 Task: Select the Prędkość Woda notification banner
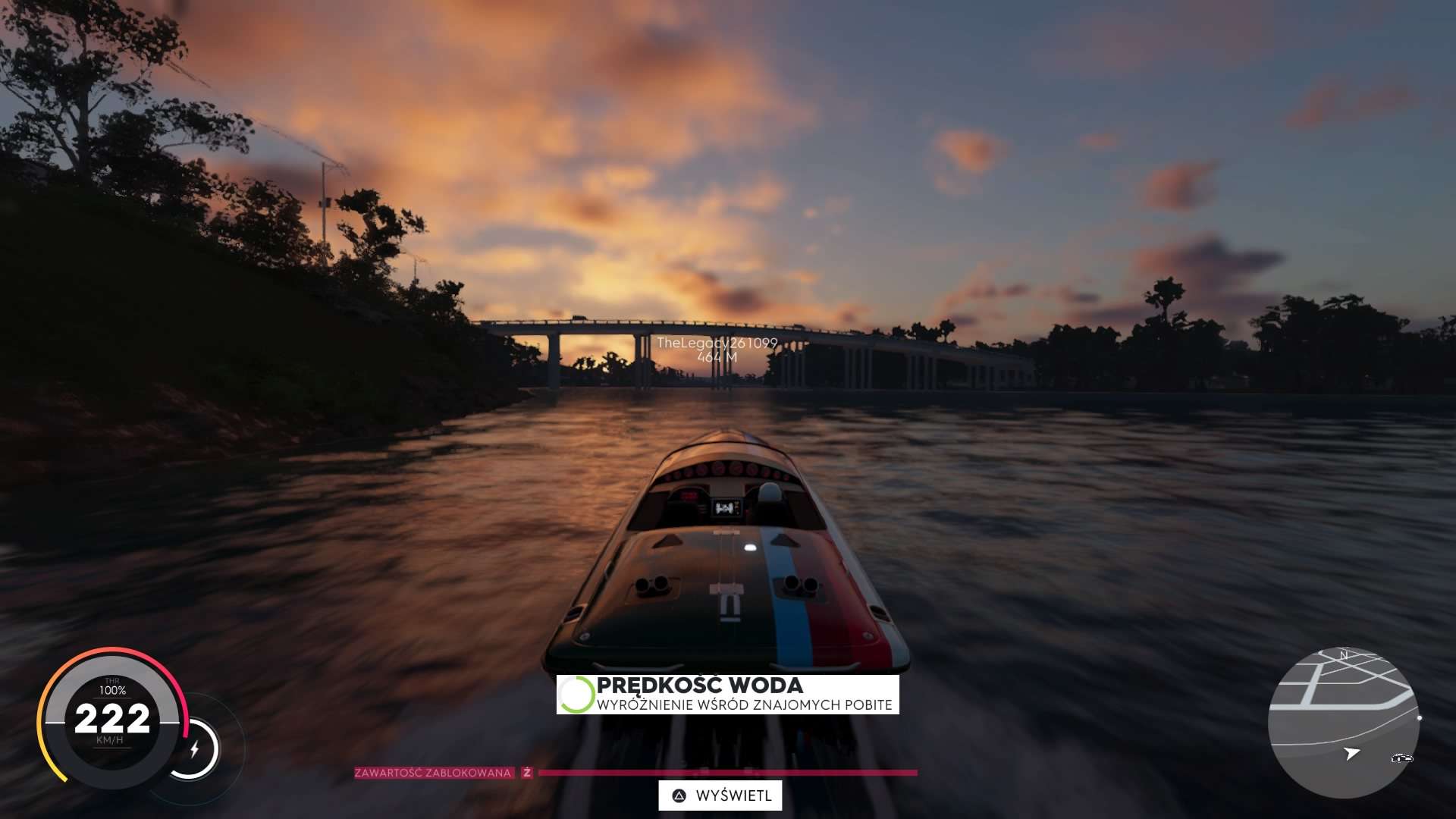[x=728, y=695]
